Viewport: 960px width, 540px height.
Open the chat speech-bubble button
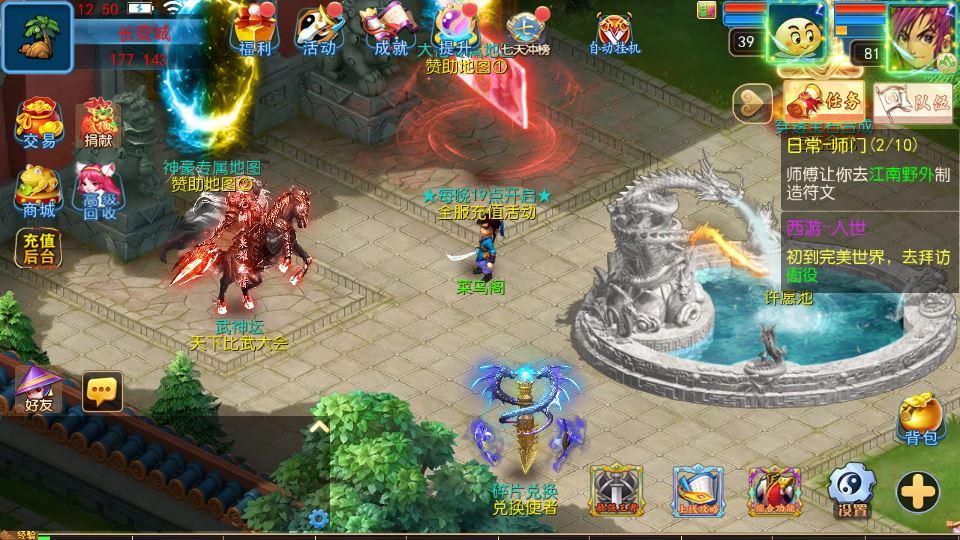click(102, 391)
